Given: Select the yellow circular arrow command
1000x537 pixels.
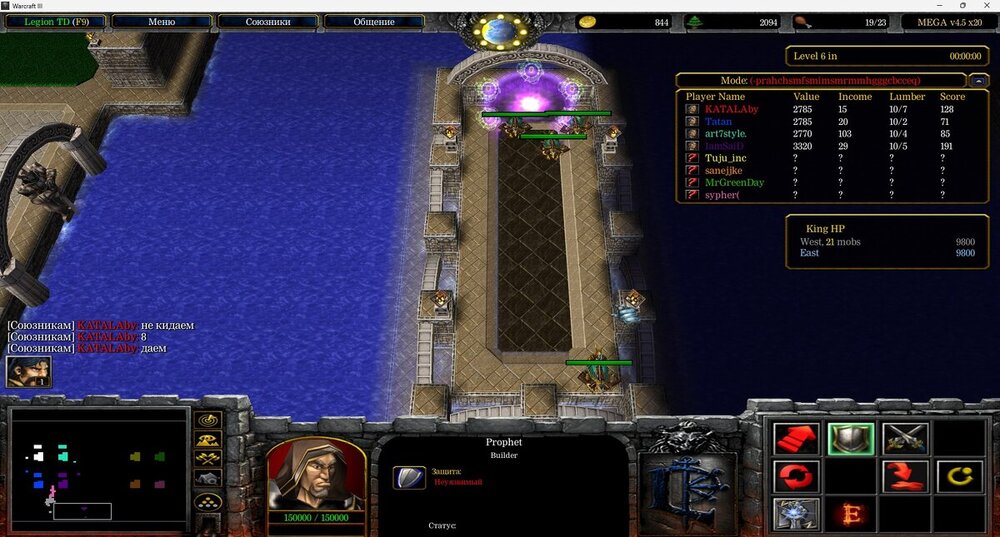Looking at the screenshot, I should [959, 476].
